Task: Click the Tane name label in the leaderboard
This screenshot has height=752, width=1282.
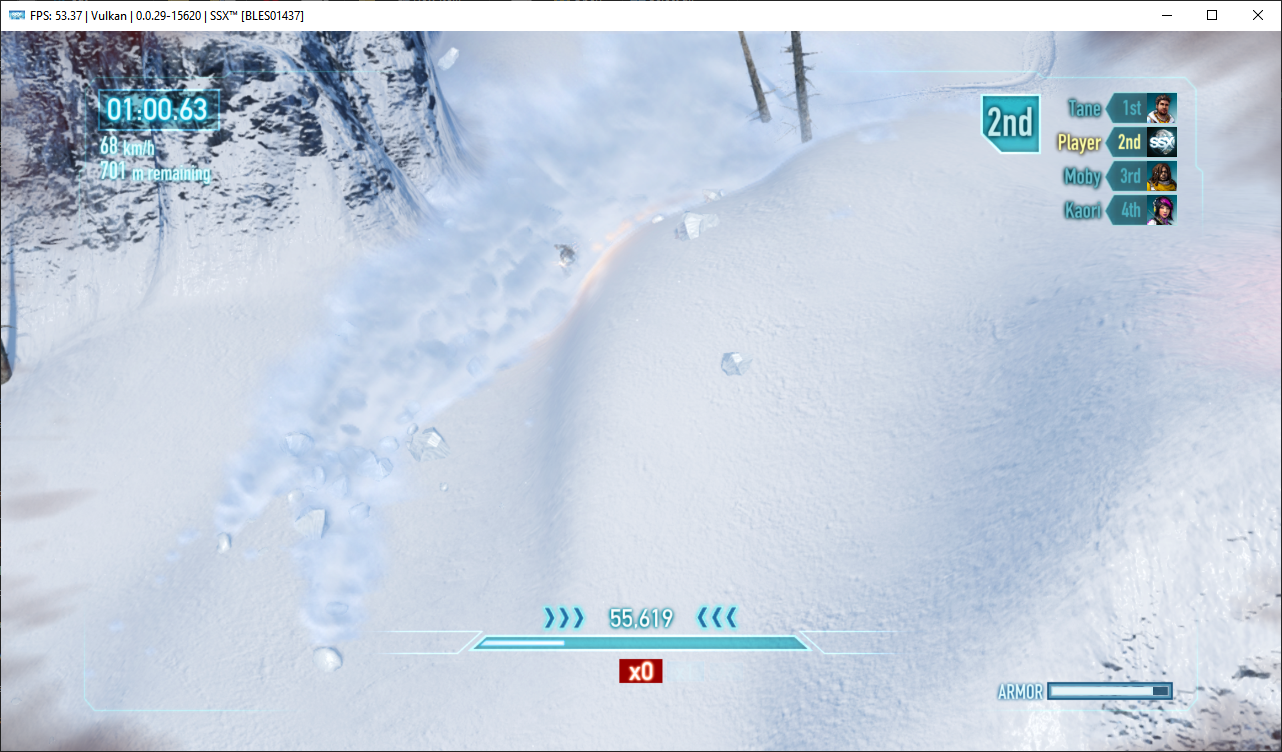Action: point(1085,108)
